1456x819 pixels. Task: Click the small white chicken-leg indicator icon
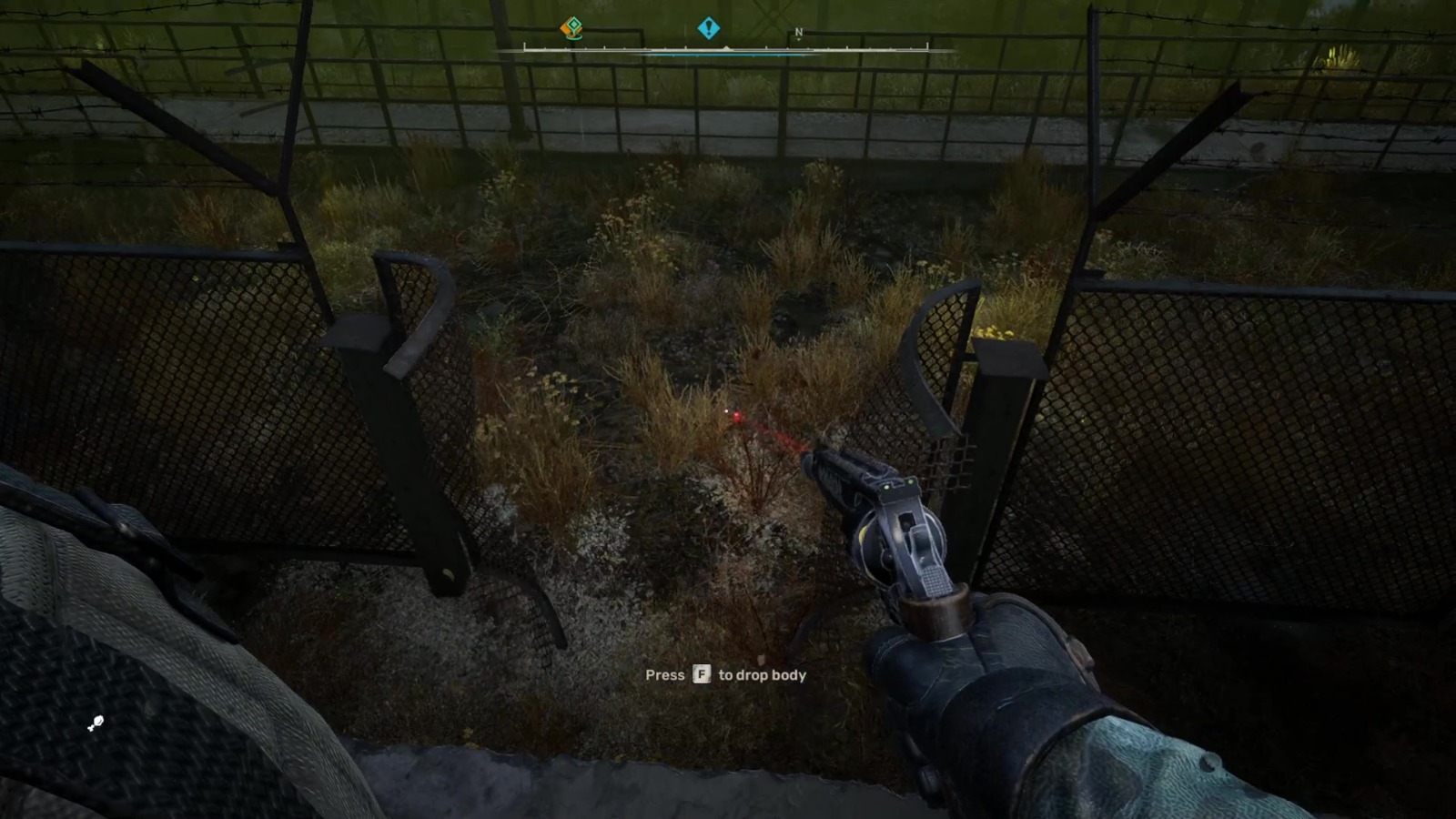pyautogui.click(x=96, y=722)
